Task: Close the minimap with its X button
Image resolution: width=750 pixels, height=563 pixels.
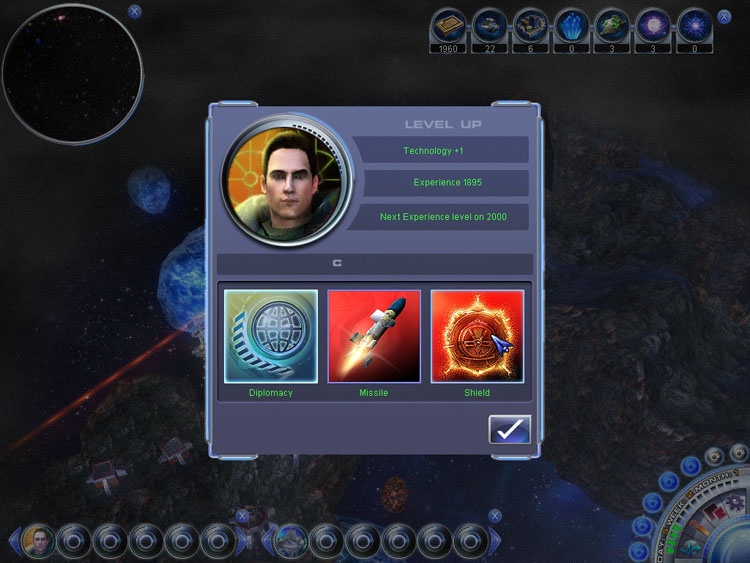Action: coord(135,12)
